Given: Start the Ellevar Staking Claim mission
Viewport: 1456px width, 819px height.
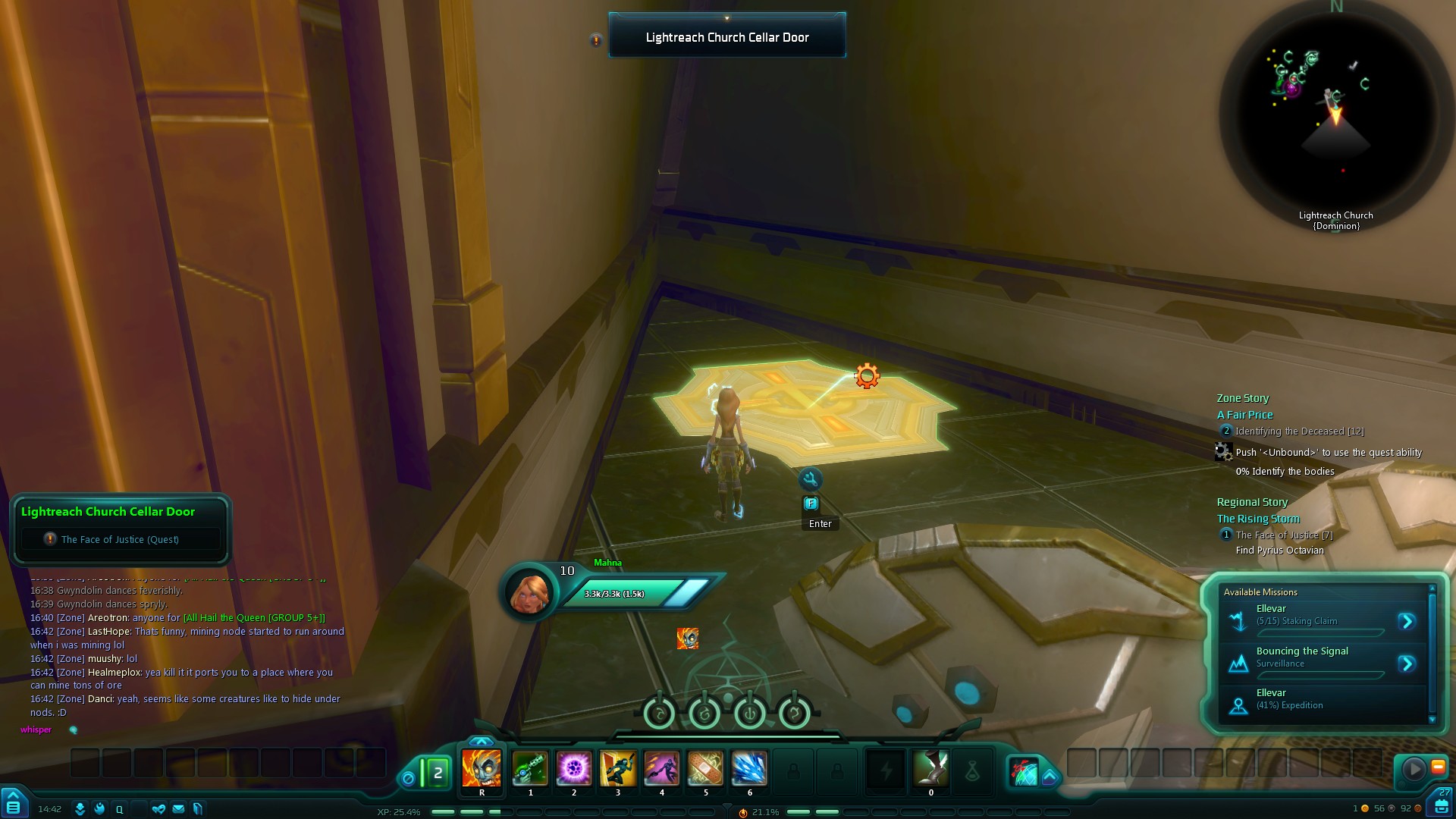Looking at the screenshot, I should pos(1407,622).
